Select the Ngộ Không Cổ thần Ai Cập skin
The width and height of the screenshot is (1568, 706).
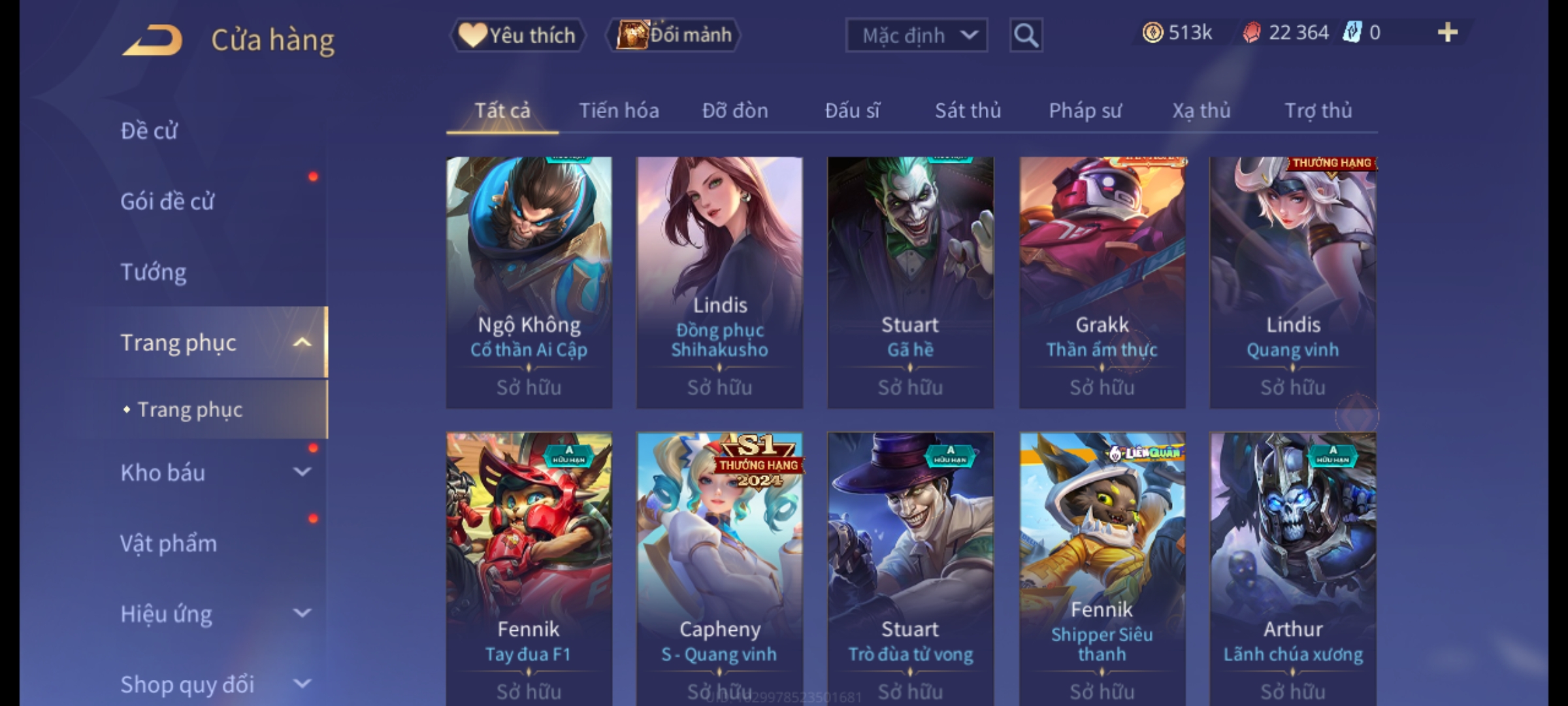[x=529, y=282]
